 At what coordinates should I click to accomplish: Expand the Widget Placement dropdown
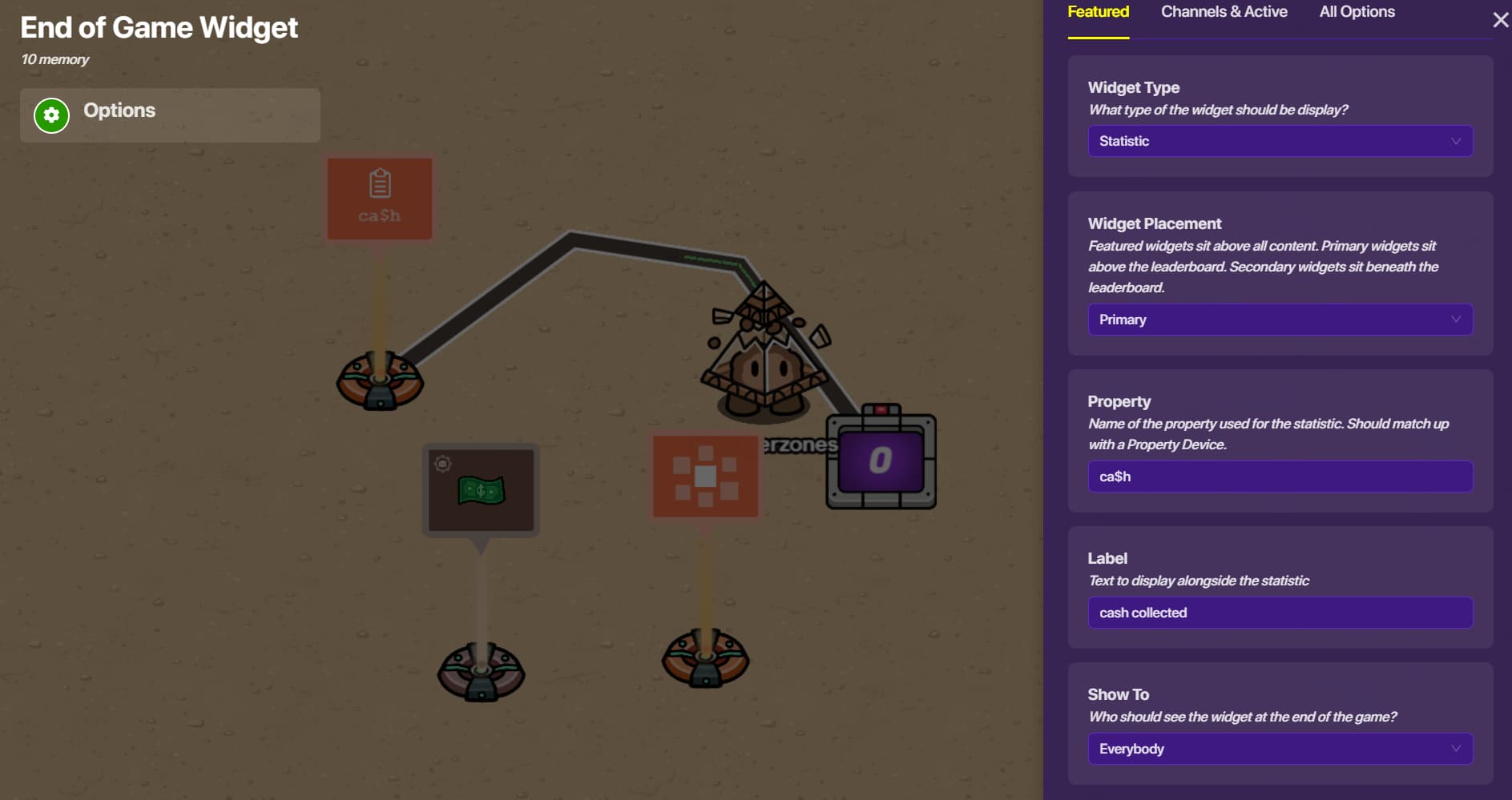[1280, 320]
